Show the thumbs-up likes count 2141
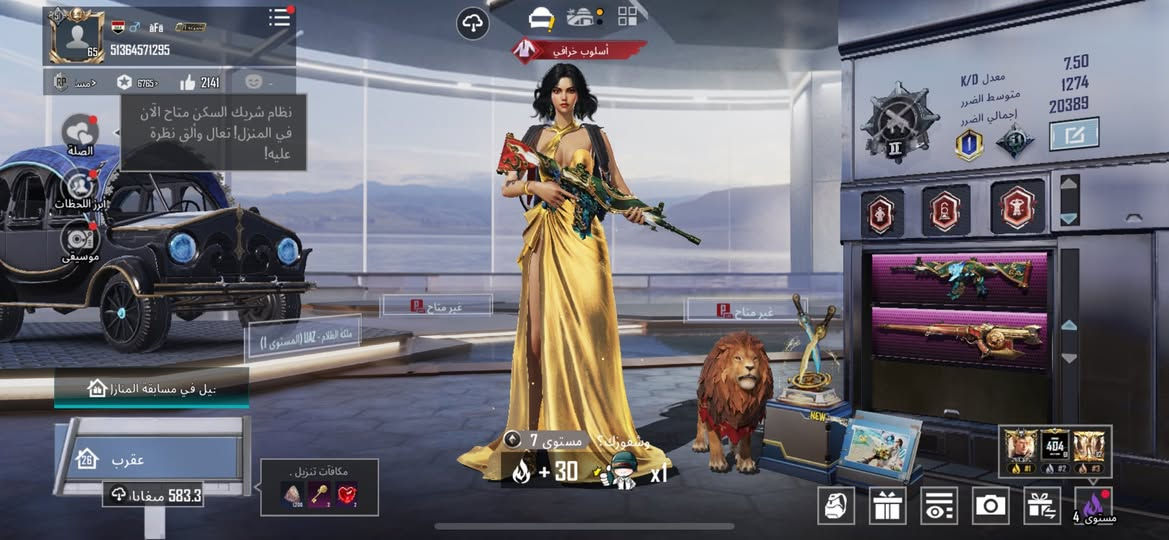 pos(199,82)
